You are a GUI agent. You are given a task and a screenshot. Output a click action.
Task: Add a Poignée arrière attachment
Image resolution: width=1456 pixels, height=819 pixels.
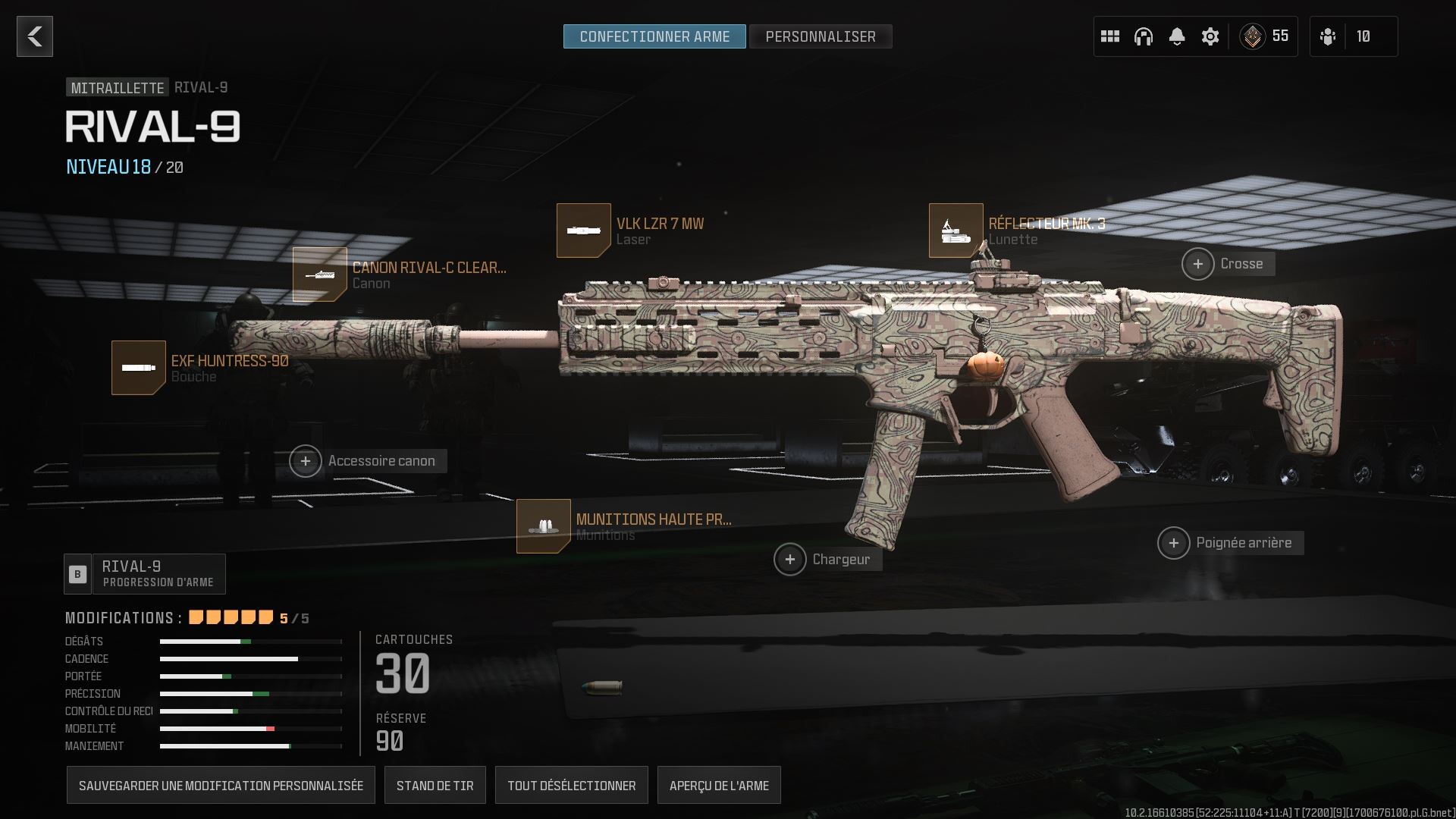[1175, 542]
